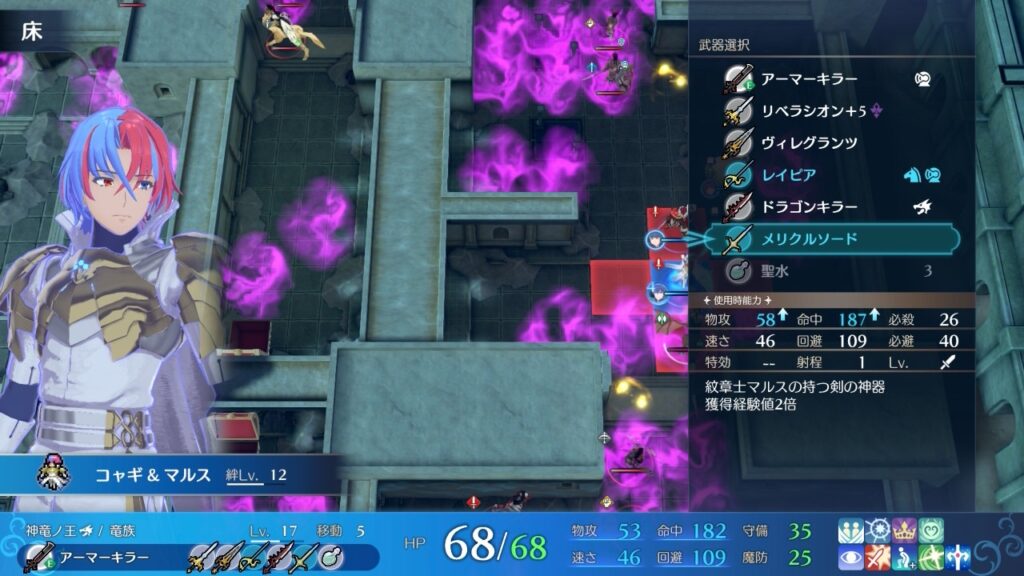
Task: Pick ヴィレグランツ from the weapon list
Action: pyautogui.click(x=809, y=143)
